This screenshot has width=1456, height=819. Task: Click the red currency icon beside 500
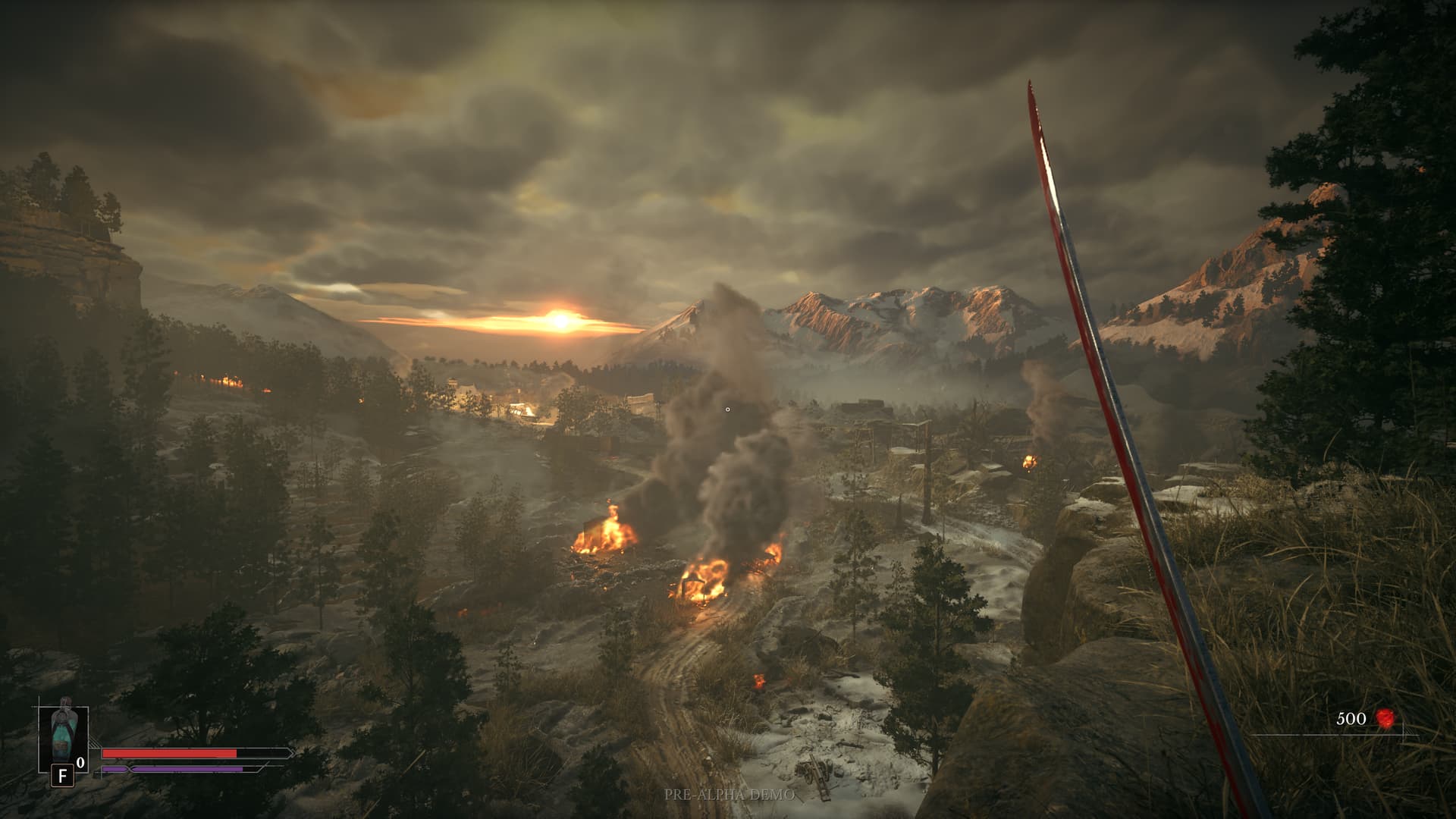click(x=1385, y=719)
